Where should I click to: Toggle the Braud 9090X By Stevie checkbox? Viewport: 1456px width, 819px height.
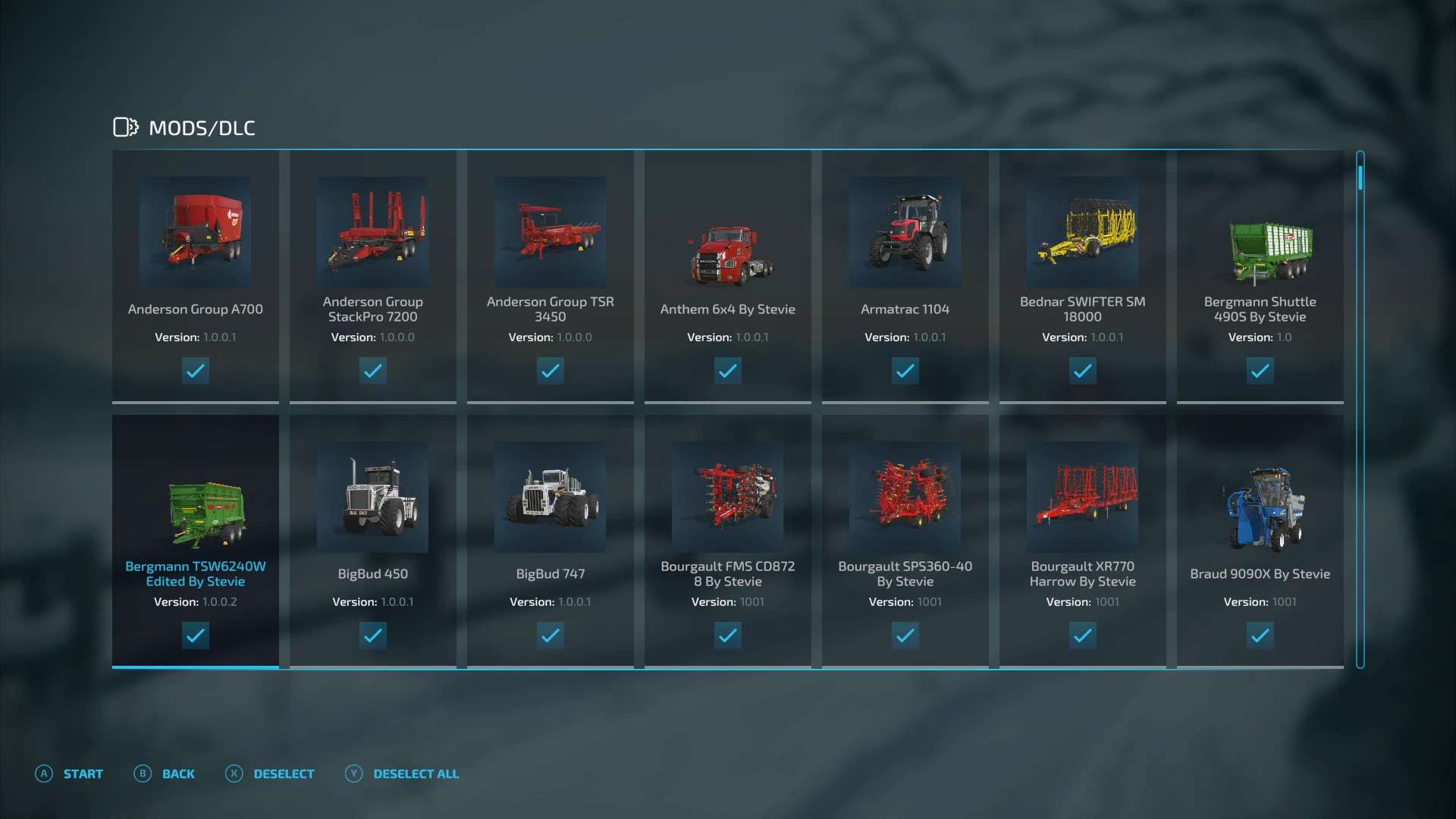(1260, 635)
